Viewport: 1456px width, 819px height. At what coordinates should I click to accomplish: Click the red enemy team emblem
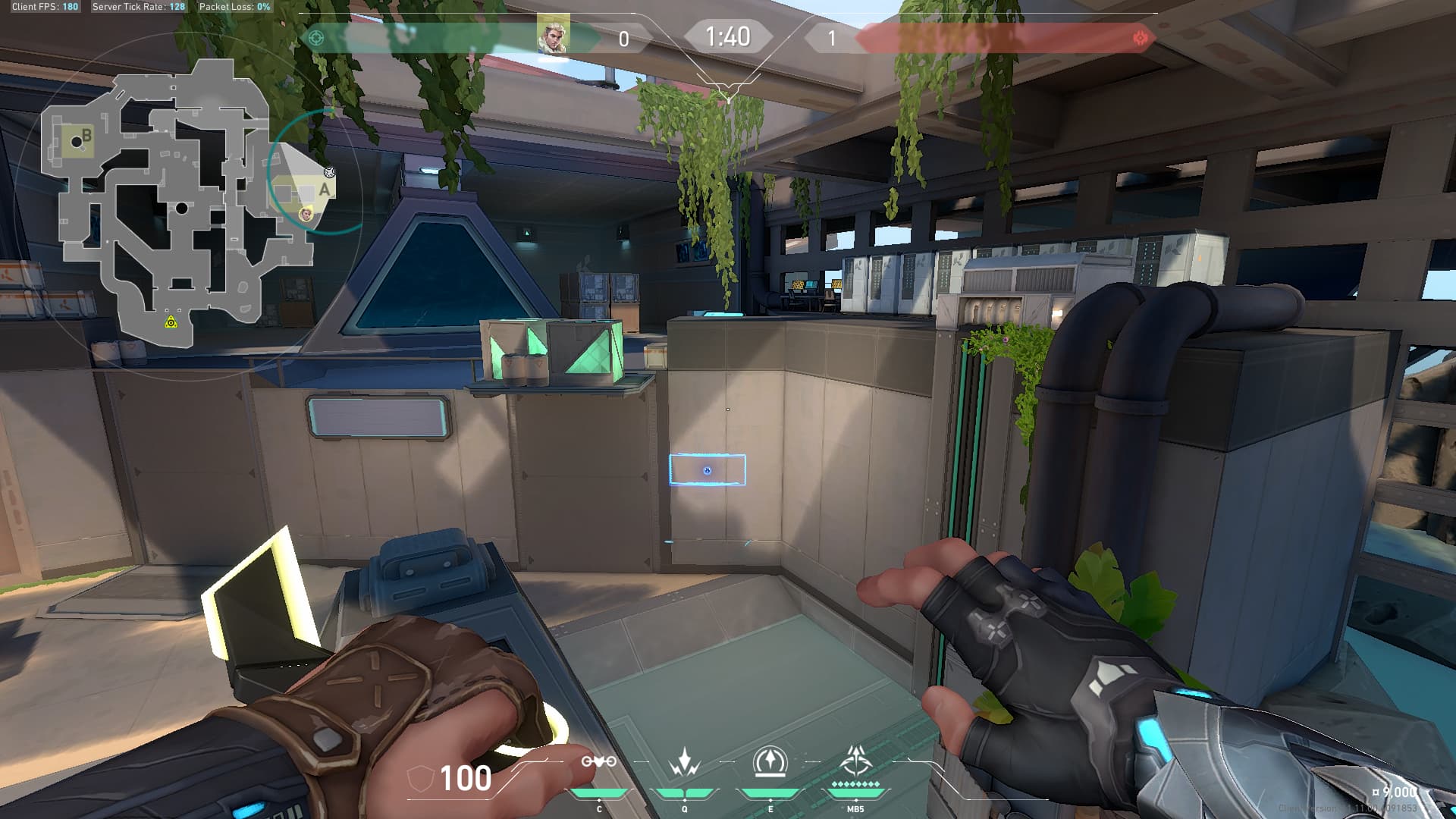pyautogui.click(x=1139, y=38)
